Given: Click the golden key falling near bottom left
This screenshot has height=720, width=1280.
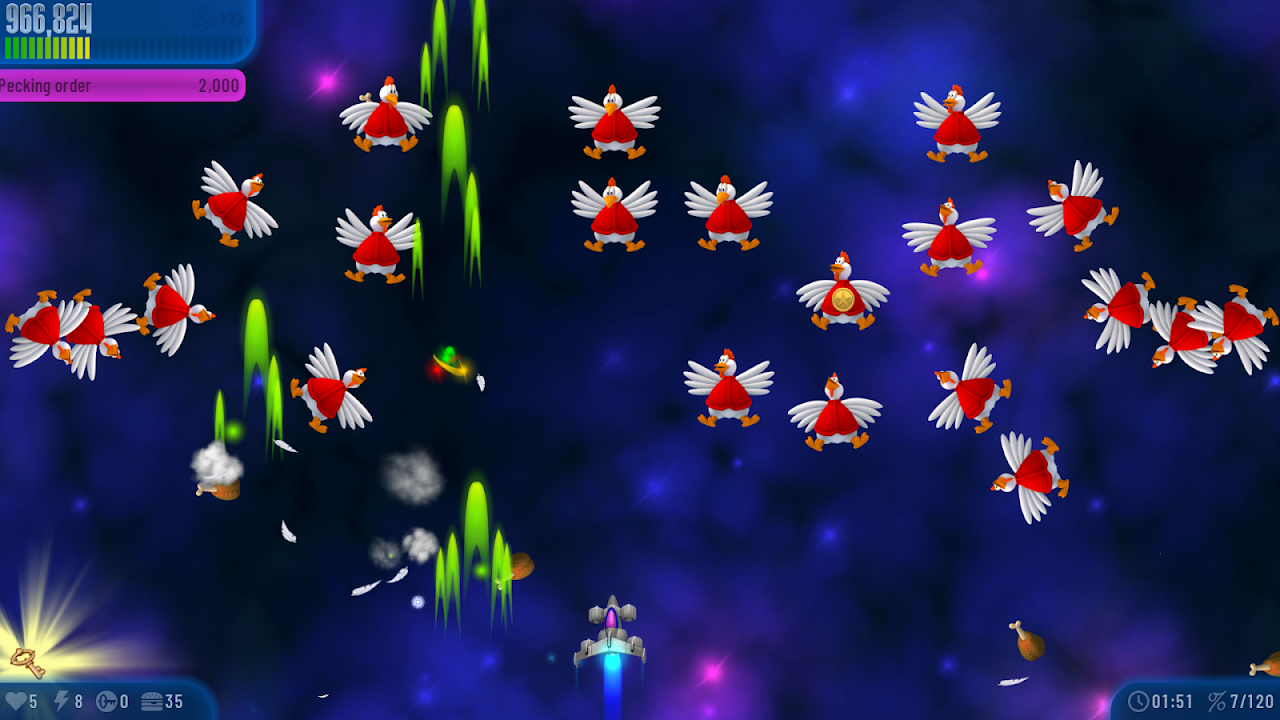Looking at the screenshot, I should pyautogui.click(x=28, y=661).
